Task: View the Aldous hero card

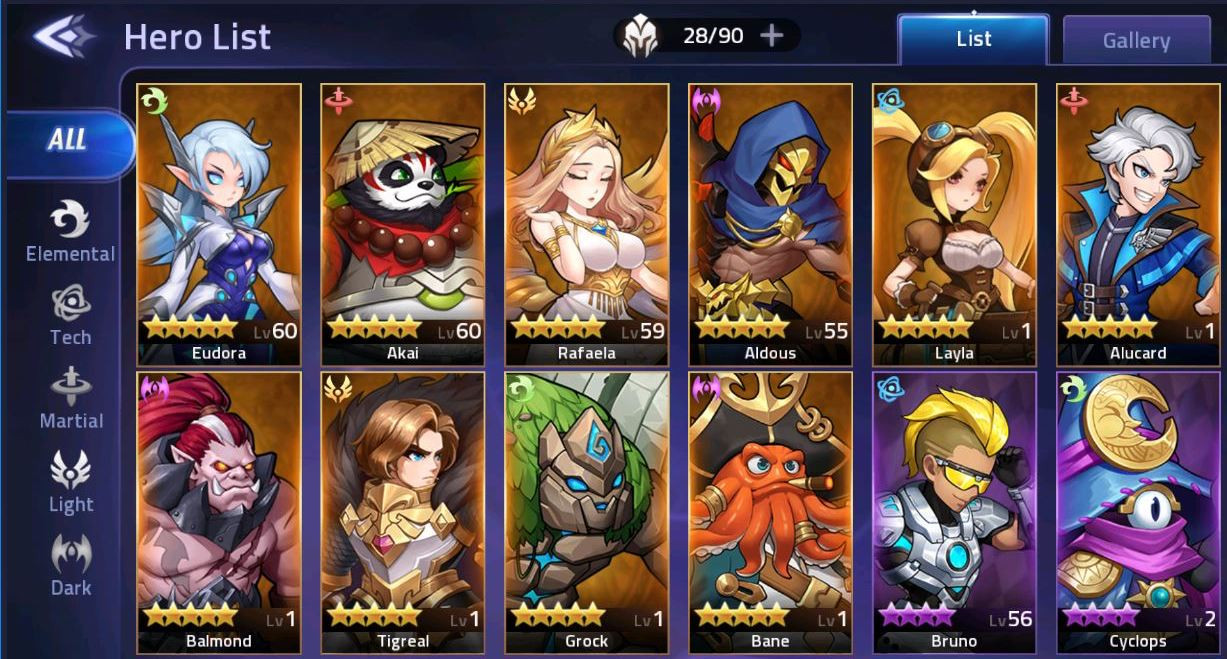Action: [x=771, y=225]
